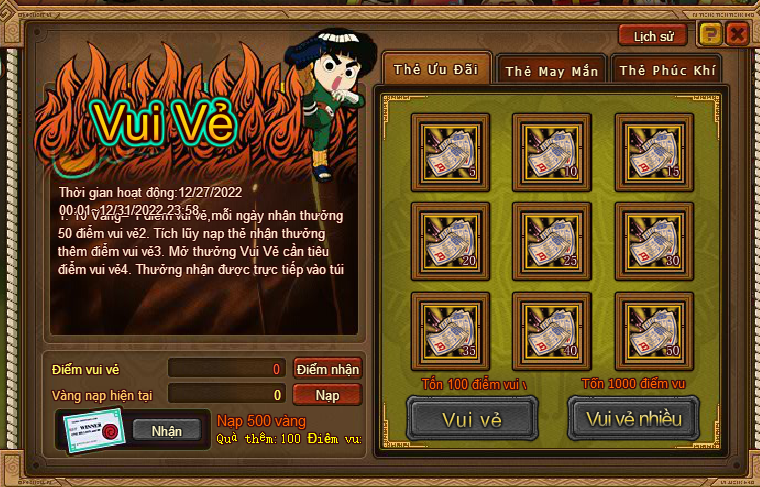Screen dimensions: 760x487
Task: Switch to the Thẻ May Mắn tab
Action: coord(551,71)
